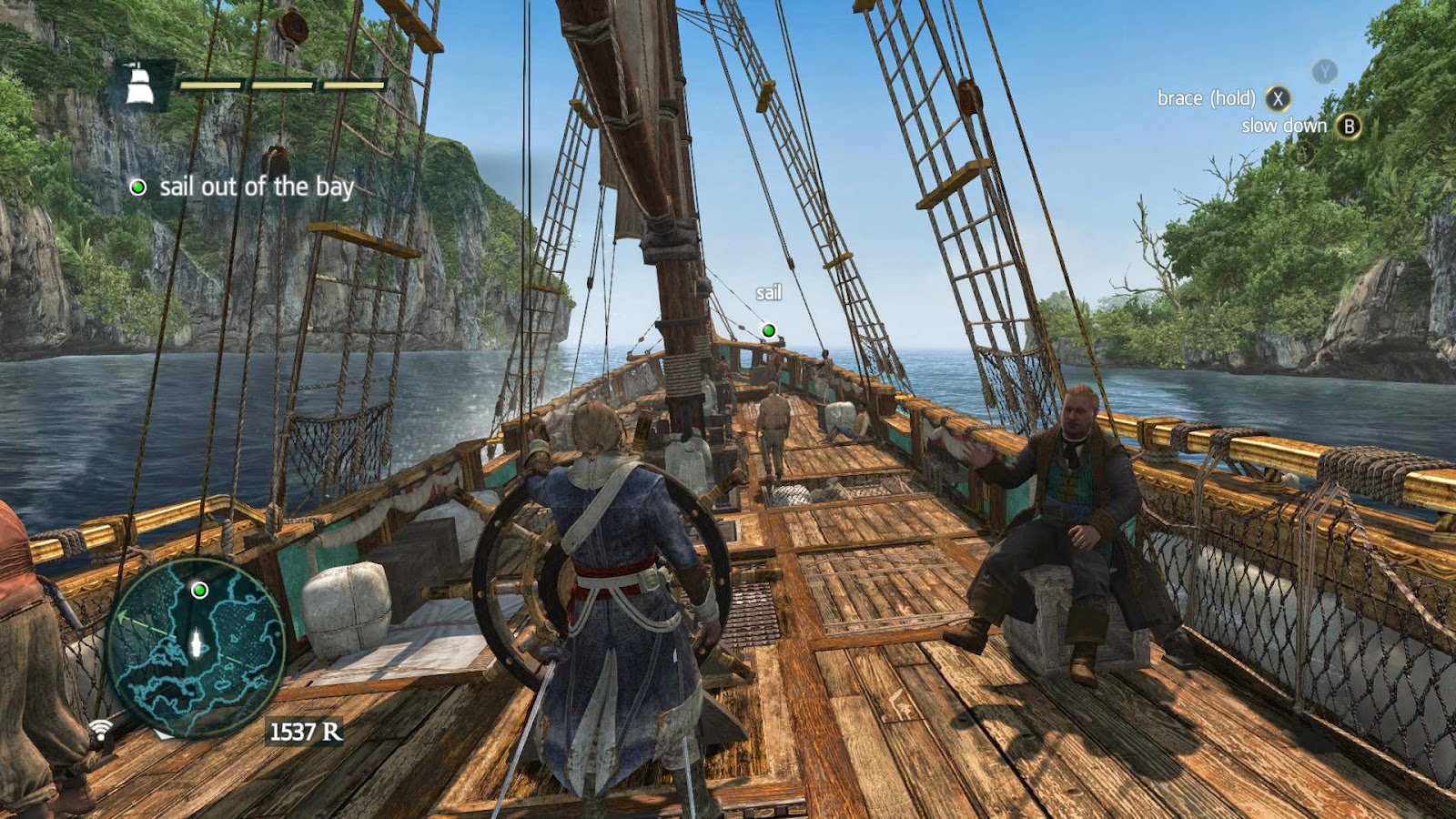Select the ship icon beside the health segments
This screenshot has width=1456, height=819.
(139, 85)
